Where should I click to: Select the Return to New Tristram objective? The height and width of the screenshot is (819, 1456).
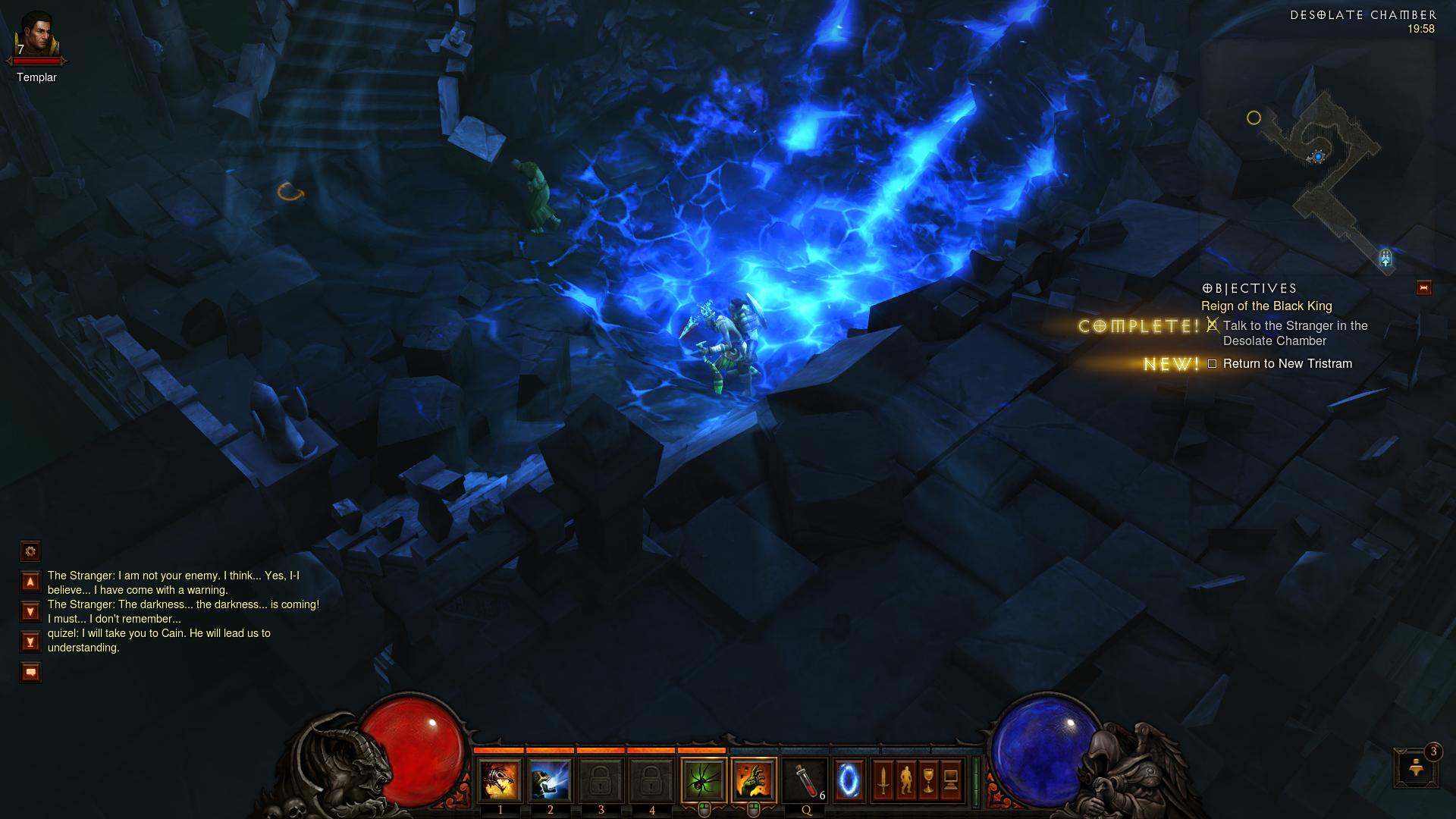coord(1287,364)
